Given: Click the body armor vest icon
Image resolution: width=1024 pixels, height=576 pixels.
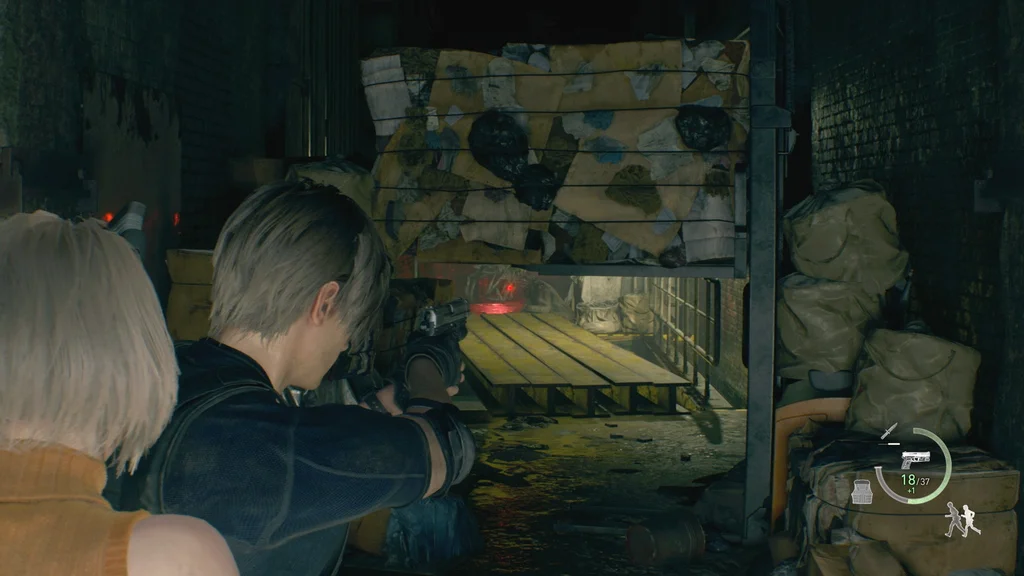Looking at the screenshot, I should 862,491.
